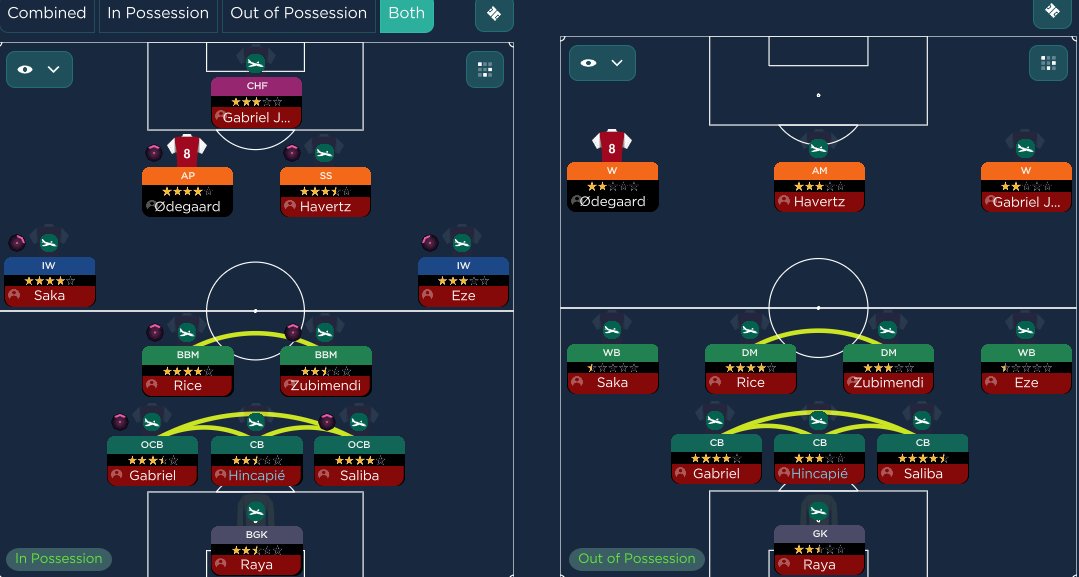Viewport: 1079px width, 577px height.
Task: Select Ødegaard's W out-of-possession card
Action: [612, 187]
